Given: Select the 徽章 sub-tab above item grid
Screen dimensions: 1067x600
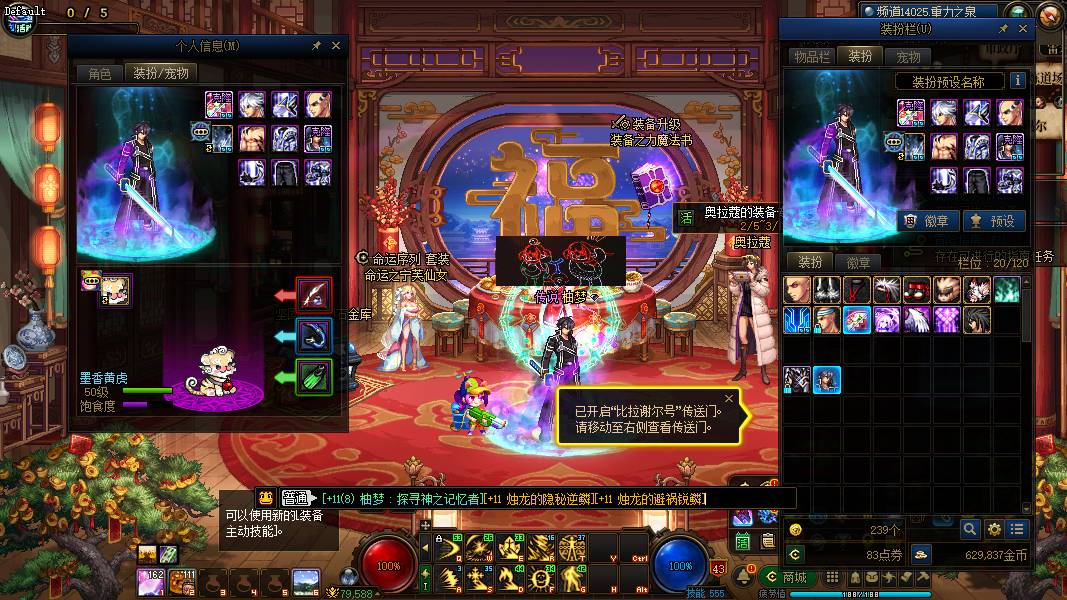Looking at the screenshot, I should tap(858, 263).
